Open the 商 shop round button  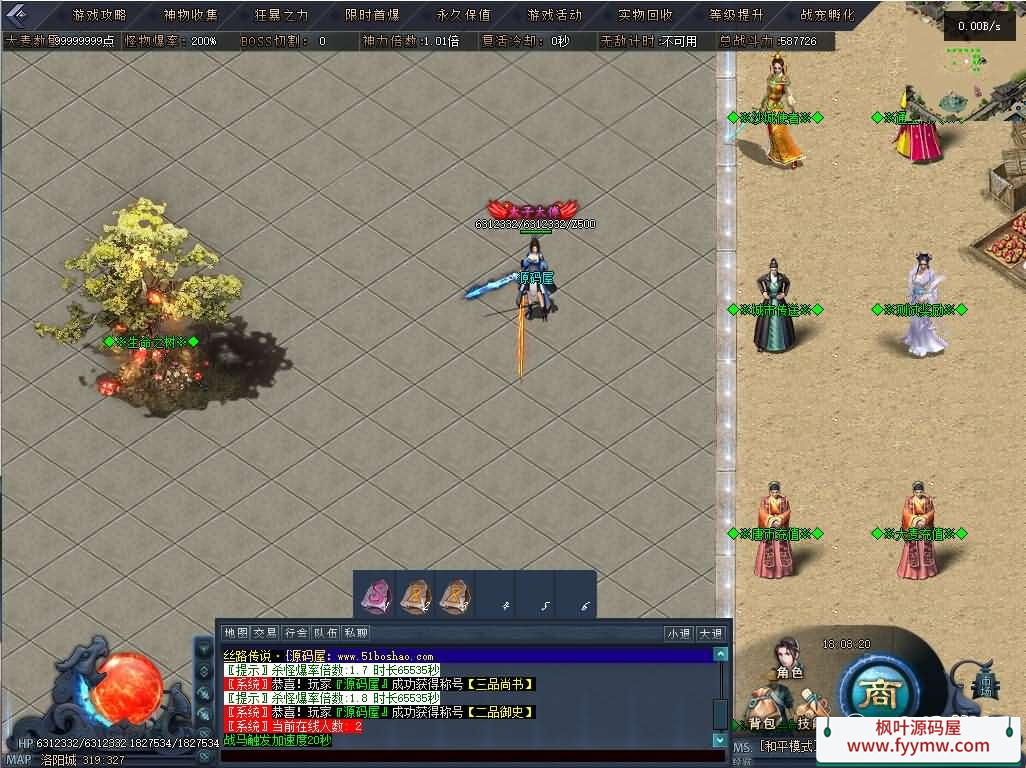pyautogui.click(x=880, y=690)
